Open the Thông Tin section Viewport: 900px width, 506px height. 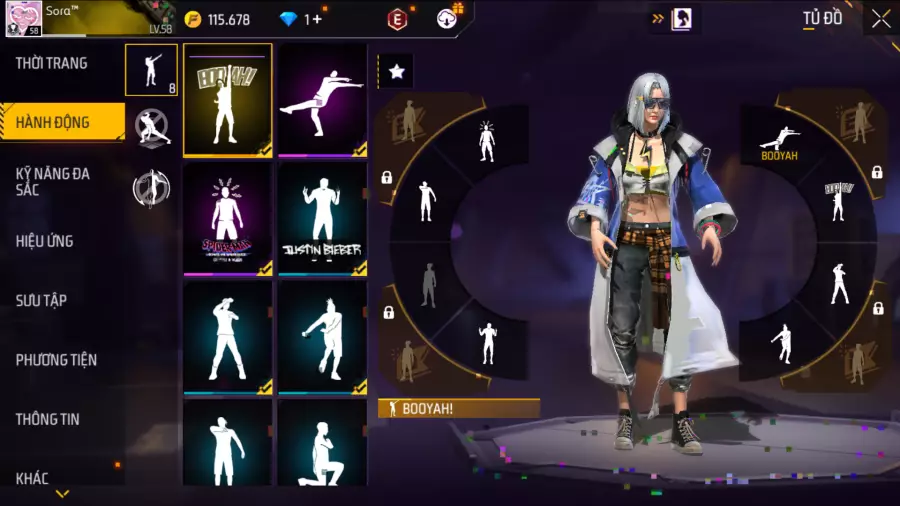click(47, 419)
